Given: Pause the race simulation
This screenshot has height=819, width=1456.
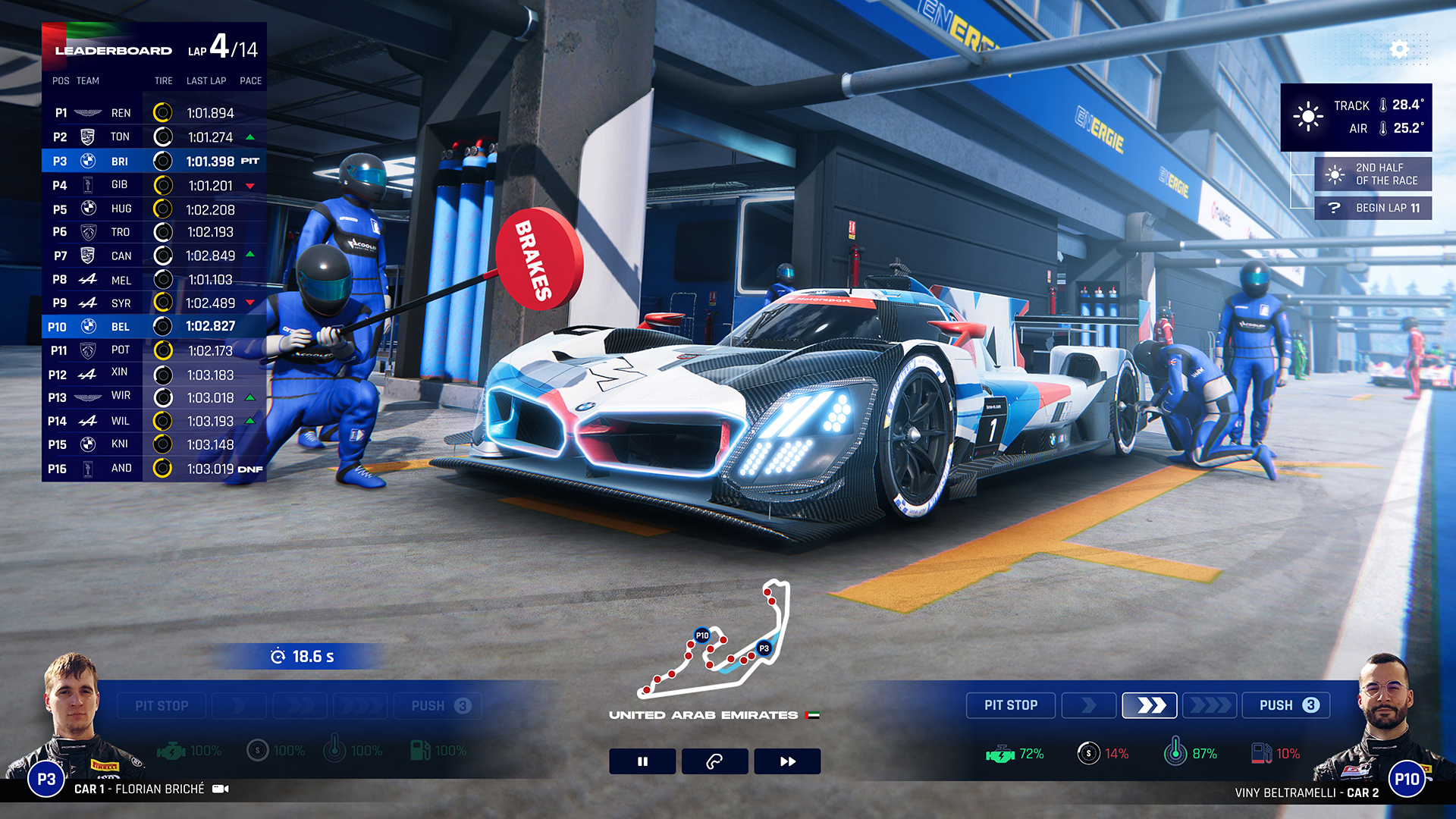Looking at the screenshot, I should point(642,761).
